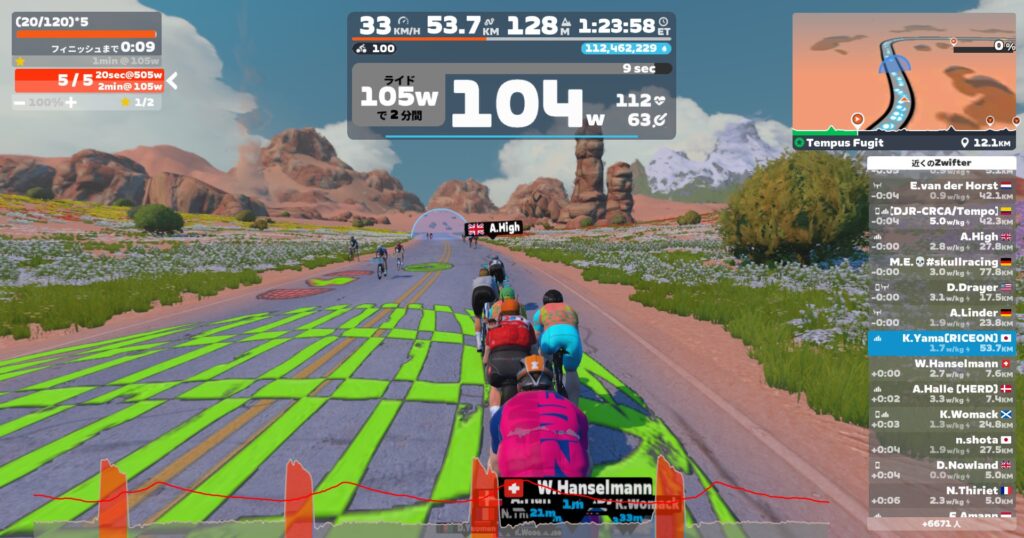The width and height of the screenshot is (1024, 538).
Task: Open the Tempus Fugit minimap
Action: 903,72
